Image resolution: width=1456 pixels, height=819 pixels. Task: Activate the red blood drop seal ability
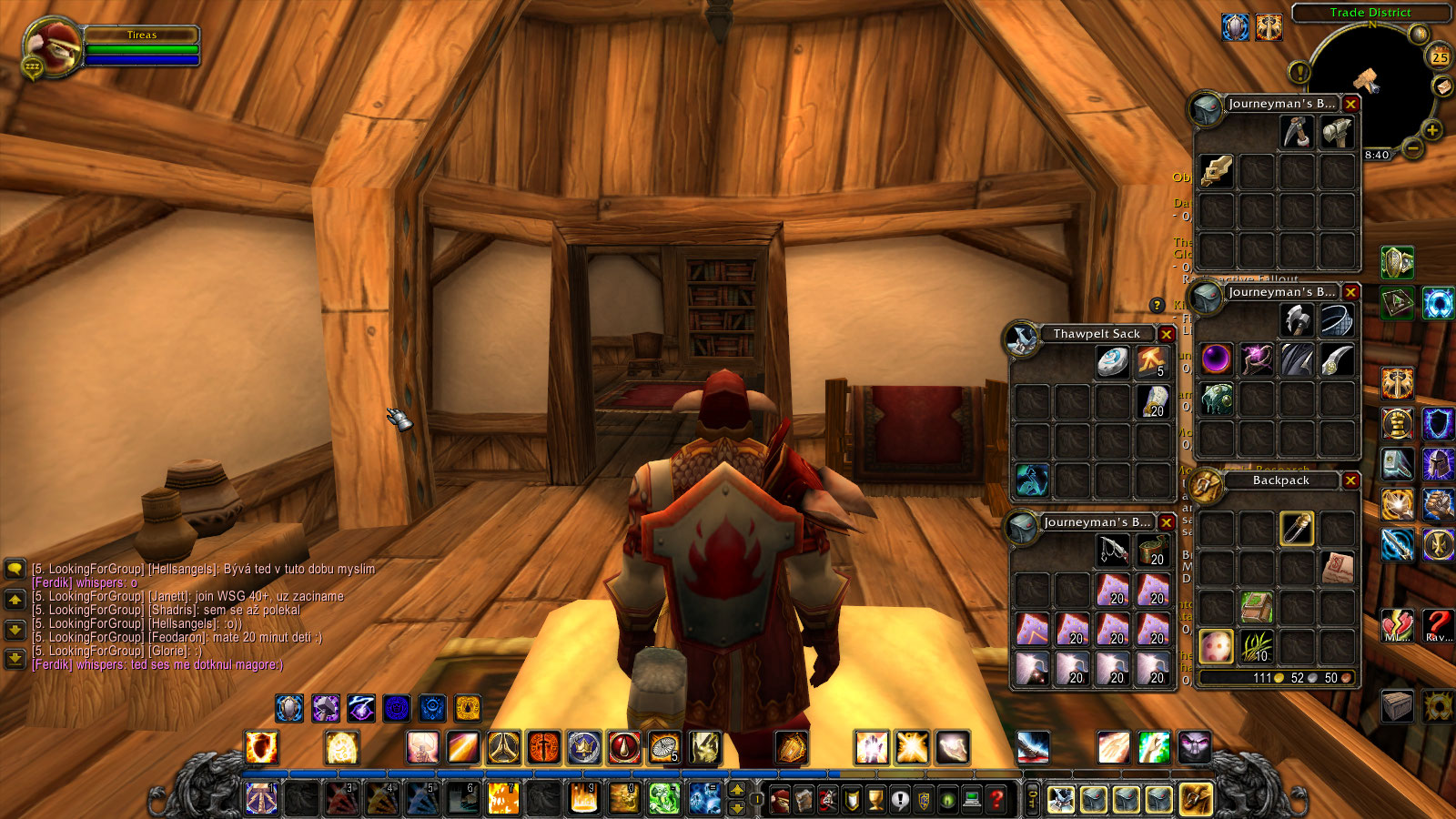(x=624, y=748)
